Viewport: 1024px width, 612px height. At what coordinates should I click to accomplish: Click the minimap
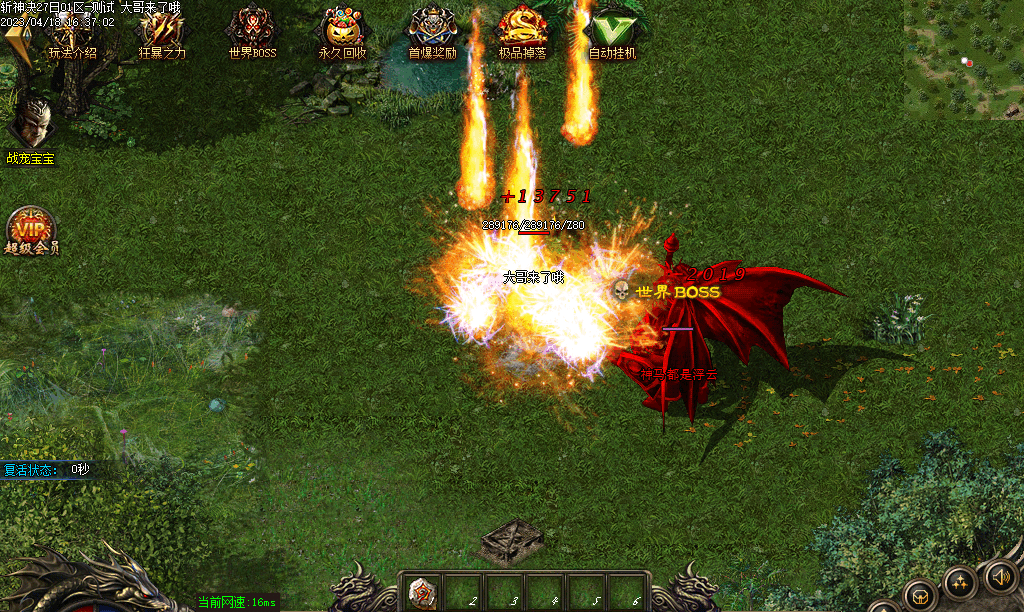pyautogui.click(x=963, y=59)
